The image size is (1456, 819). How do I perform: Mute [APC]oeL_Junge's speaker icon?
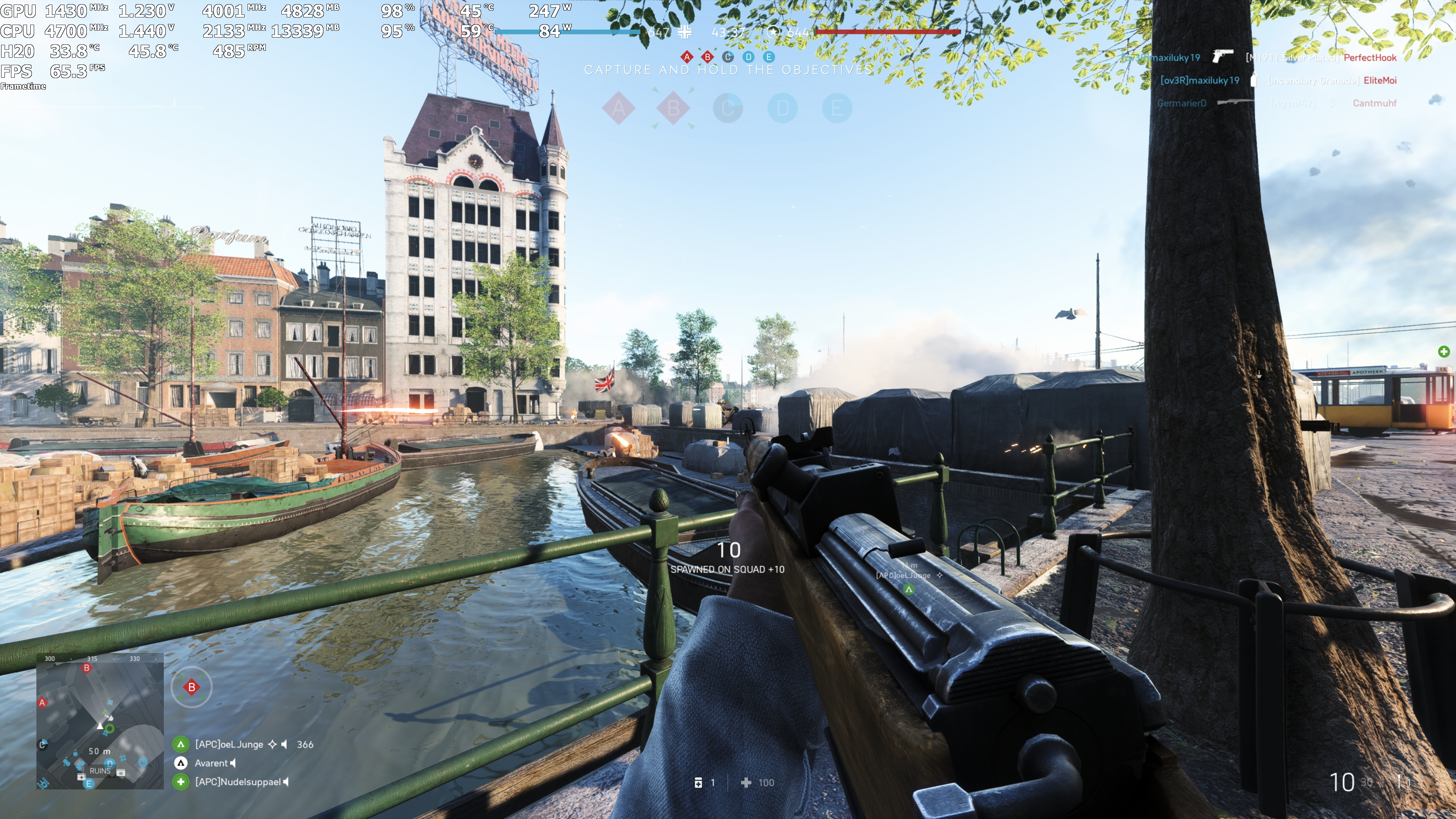tap(284, 744)
